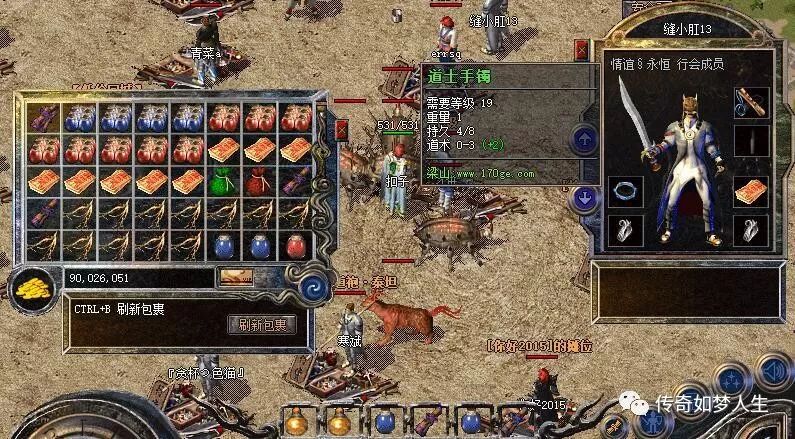Select the equipped orange talisman book slot
Image resolution: width=795 pixels, height=439 pixels.
pyautogui.click(x=751, y=191)
